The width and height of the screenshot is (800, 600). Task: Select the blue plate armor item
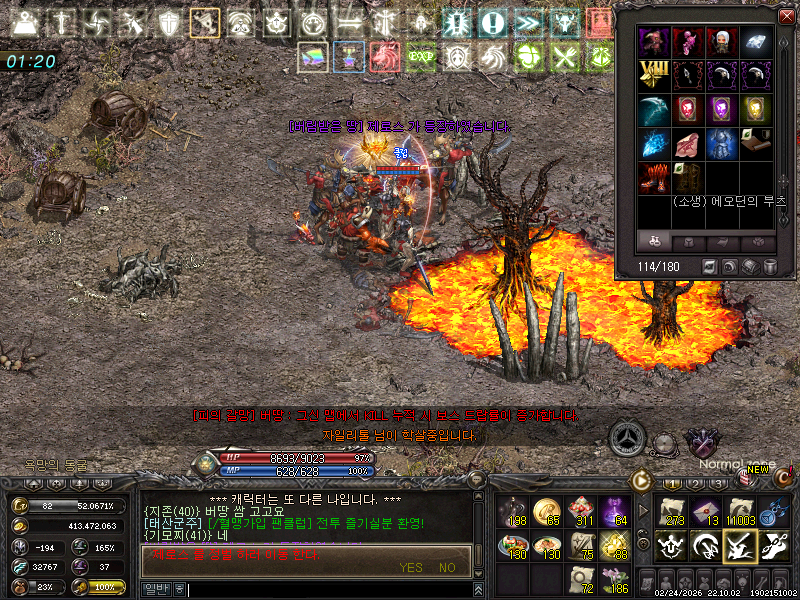(722, 143)
